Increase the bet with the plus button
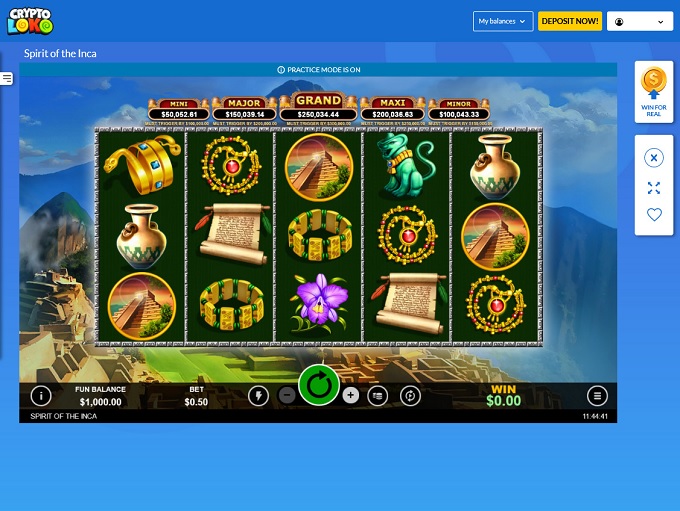 [x=350, y=395]
